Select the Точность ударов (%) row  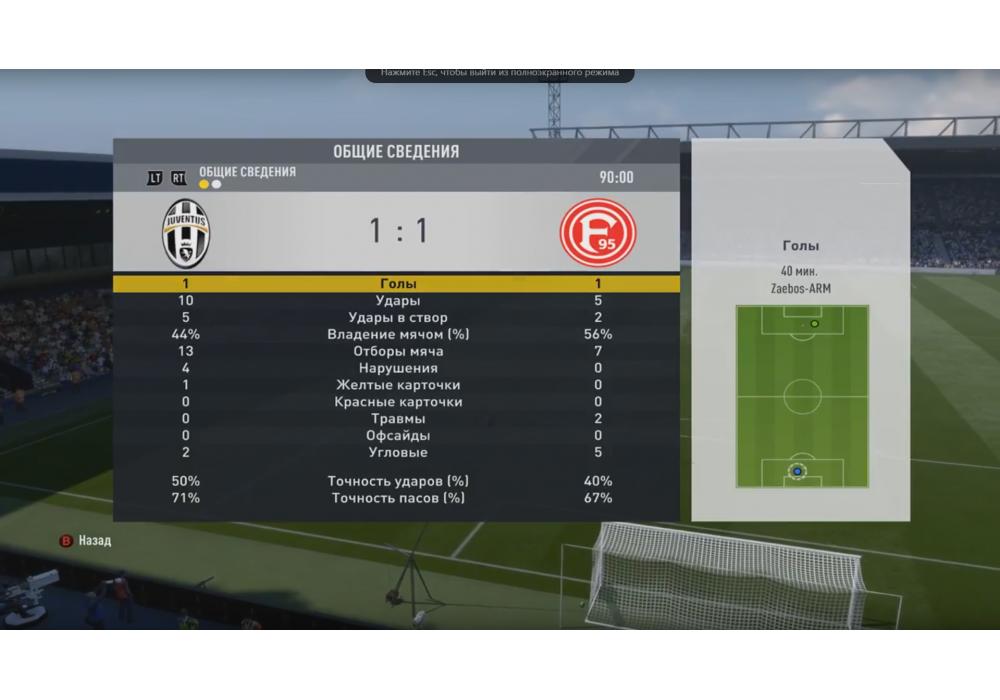coord(397,482)
